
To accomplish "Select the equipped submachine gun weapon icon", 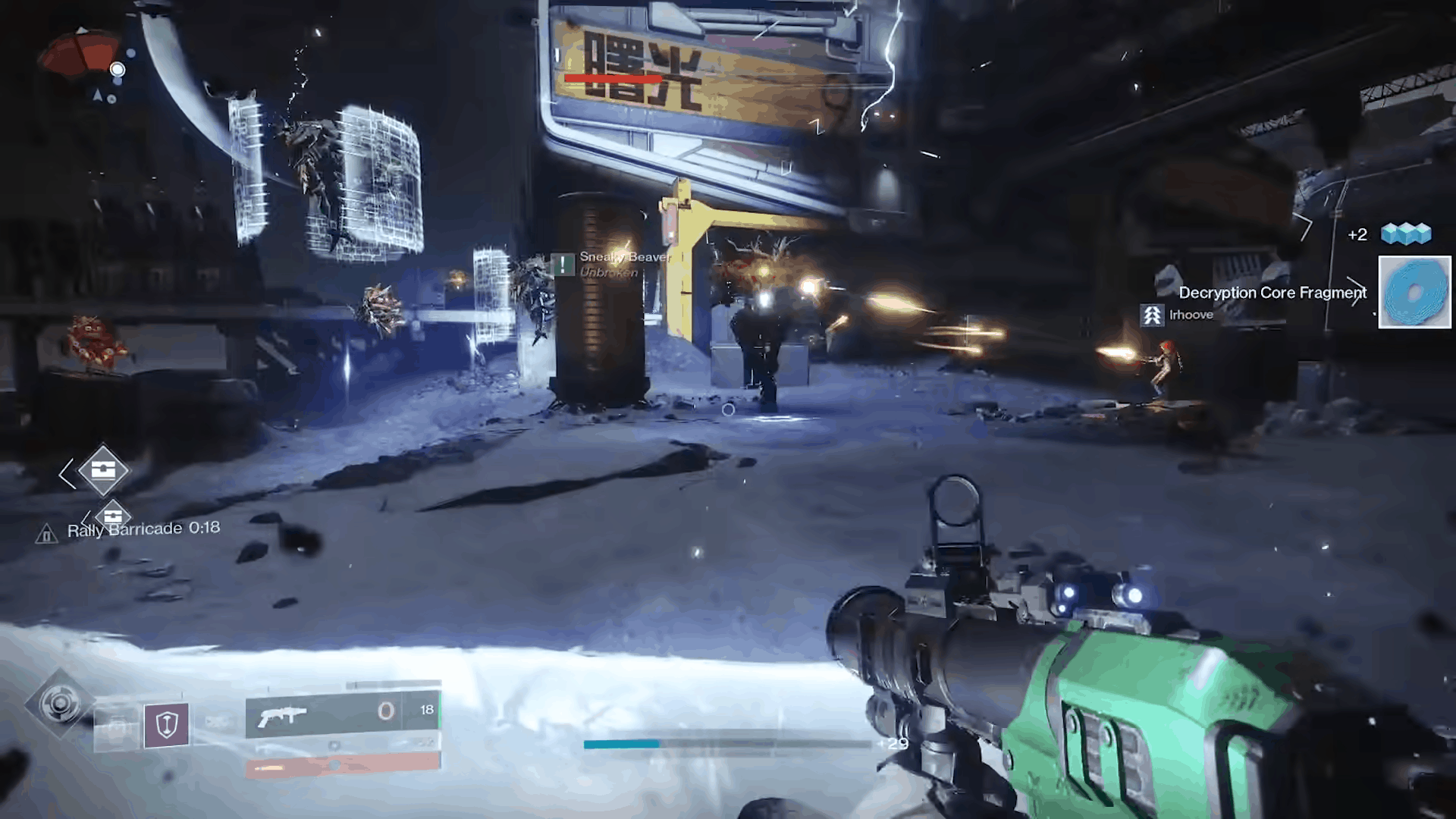I will coord(285,714).
